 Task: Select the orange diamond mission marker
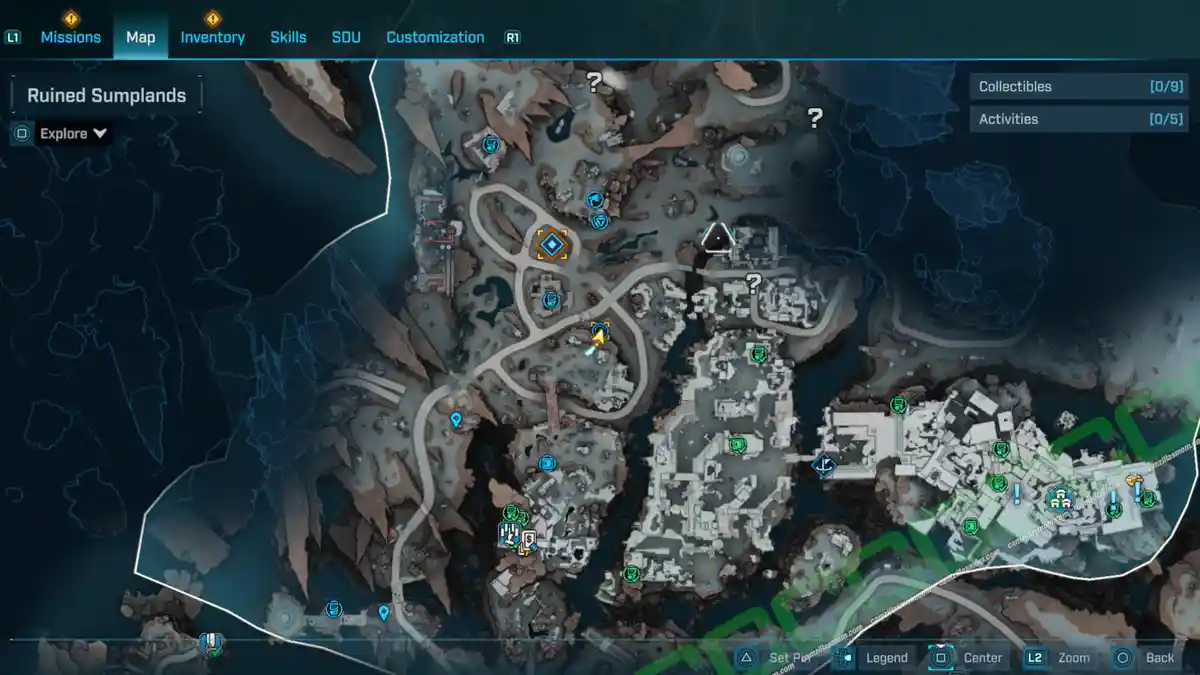552,244
